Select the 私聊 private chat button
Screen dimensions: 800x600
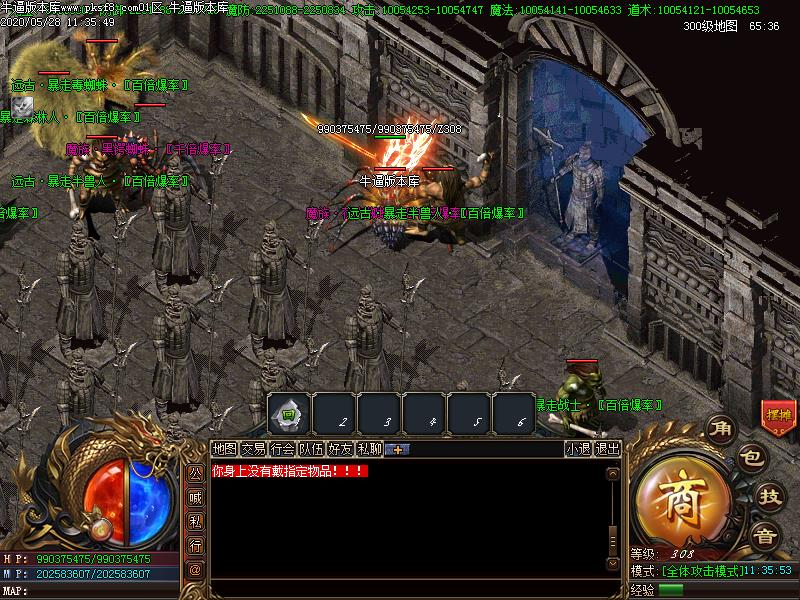coord(369,449)
